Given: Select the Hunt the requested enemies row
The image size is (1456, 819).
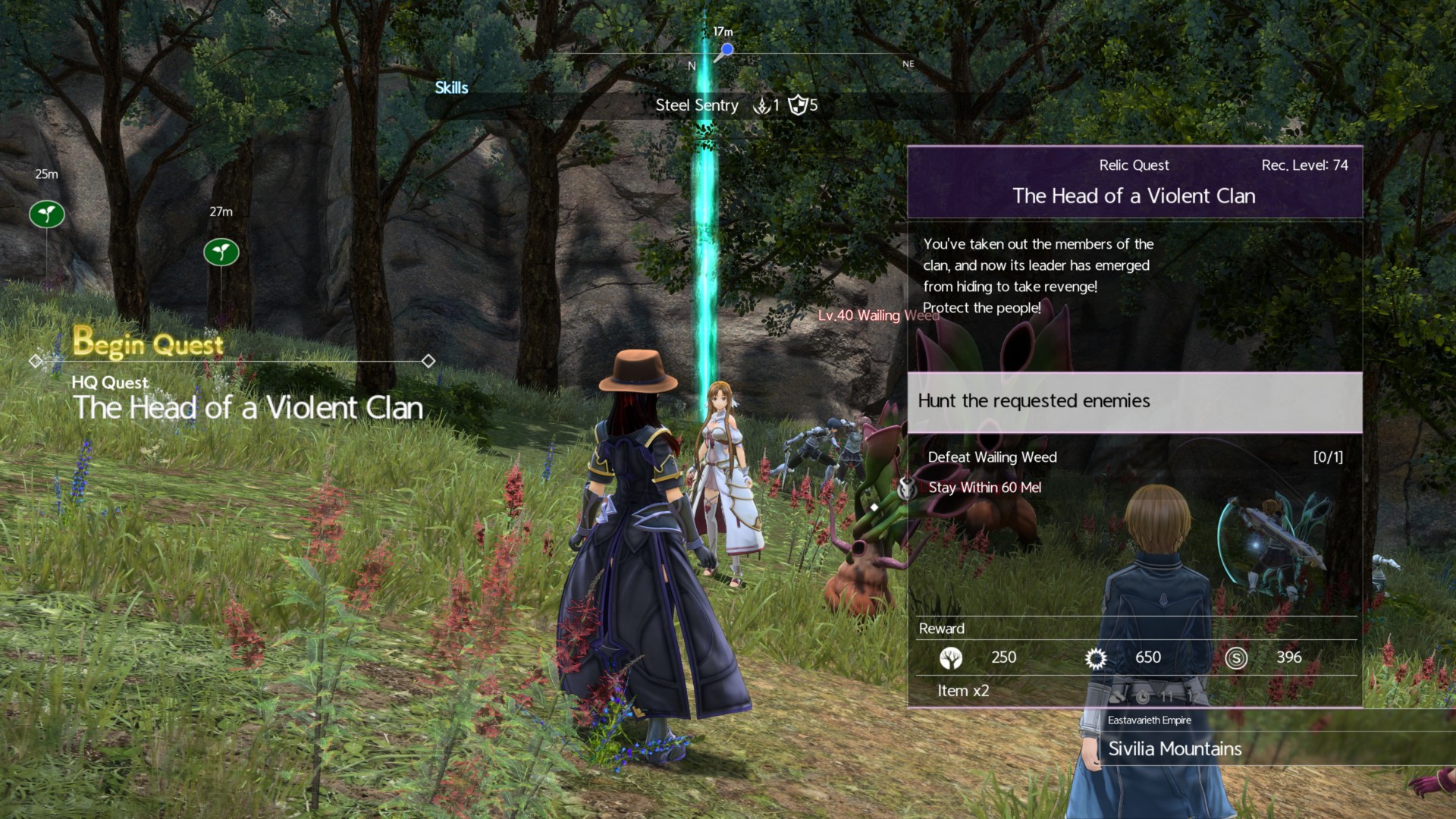Looking at the screenshot, I should 1134,401.
